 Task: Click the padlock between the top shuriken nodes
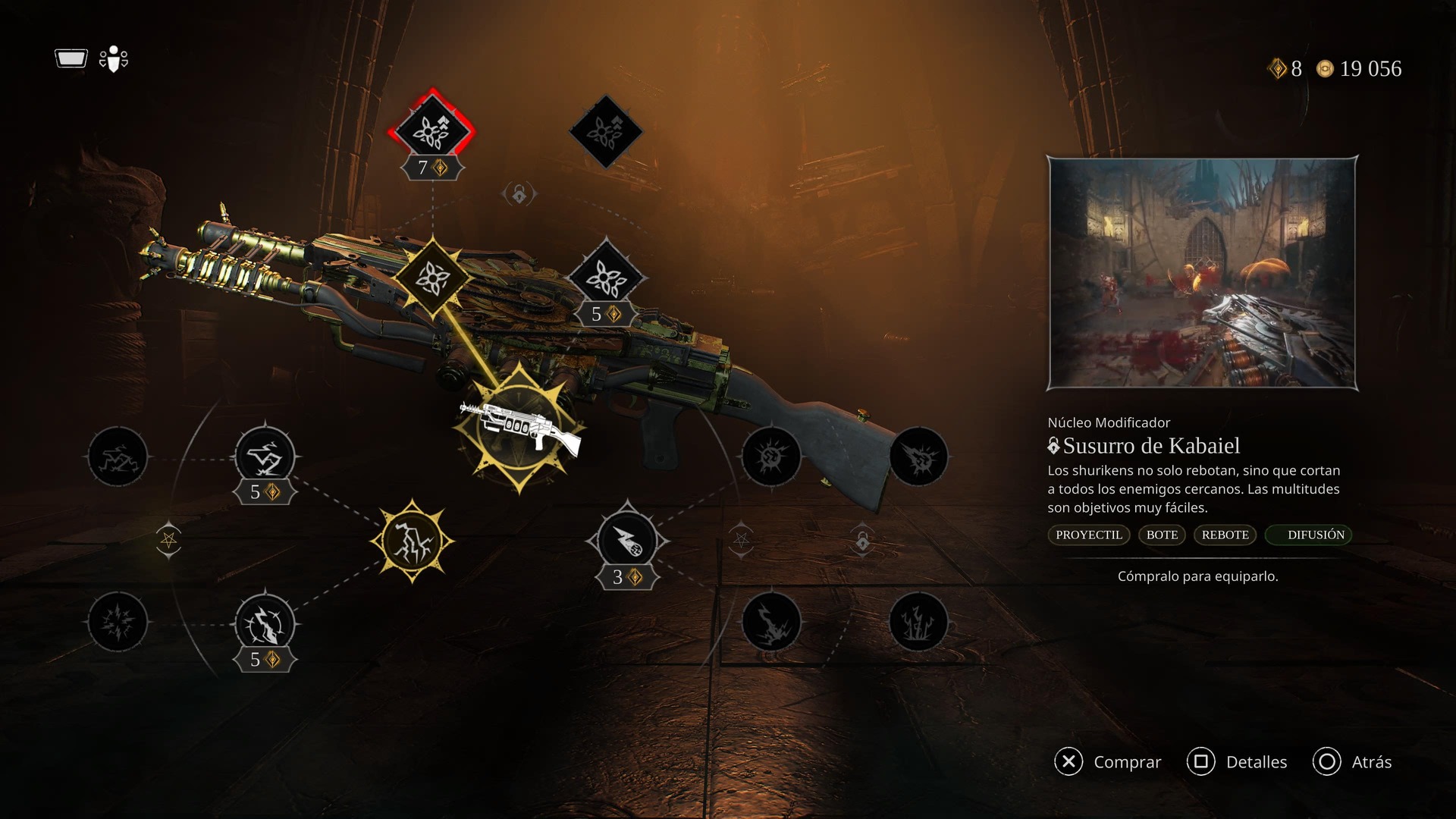click(x=519, y=195)
